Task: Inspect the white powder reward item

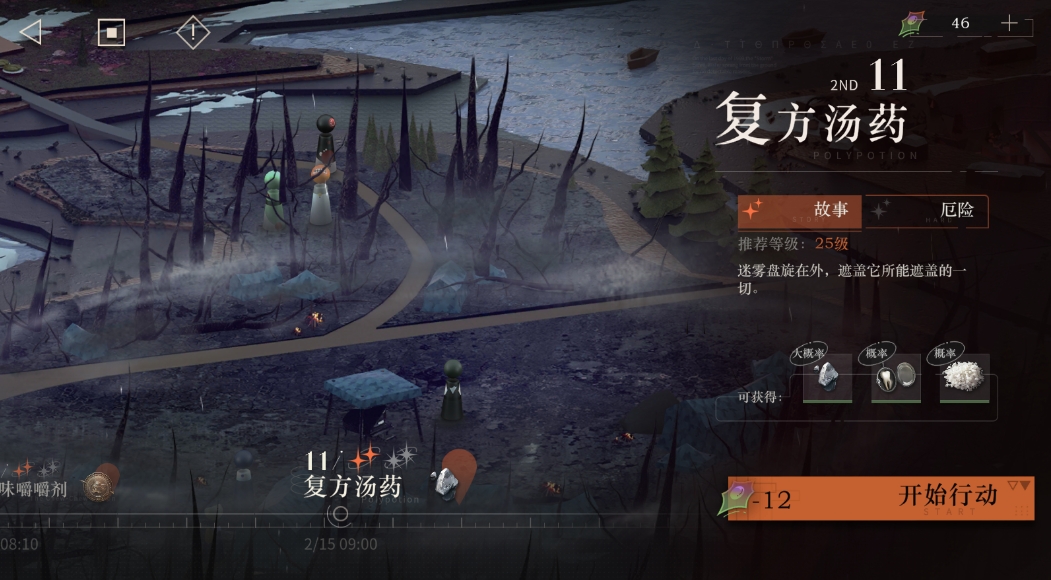Action: click(x=964, y=380)
